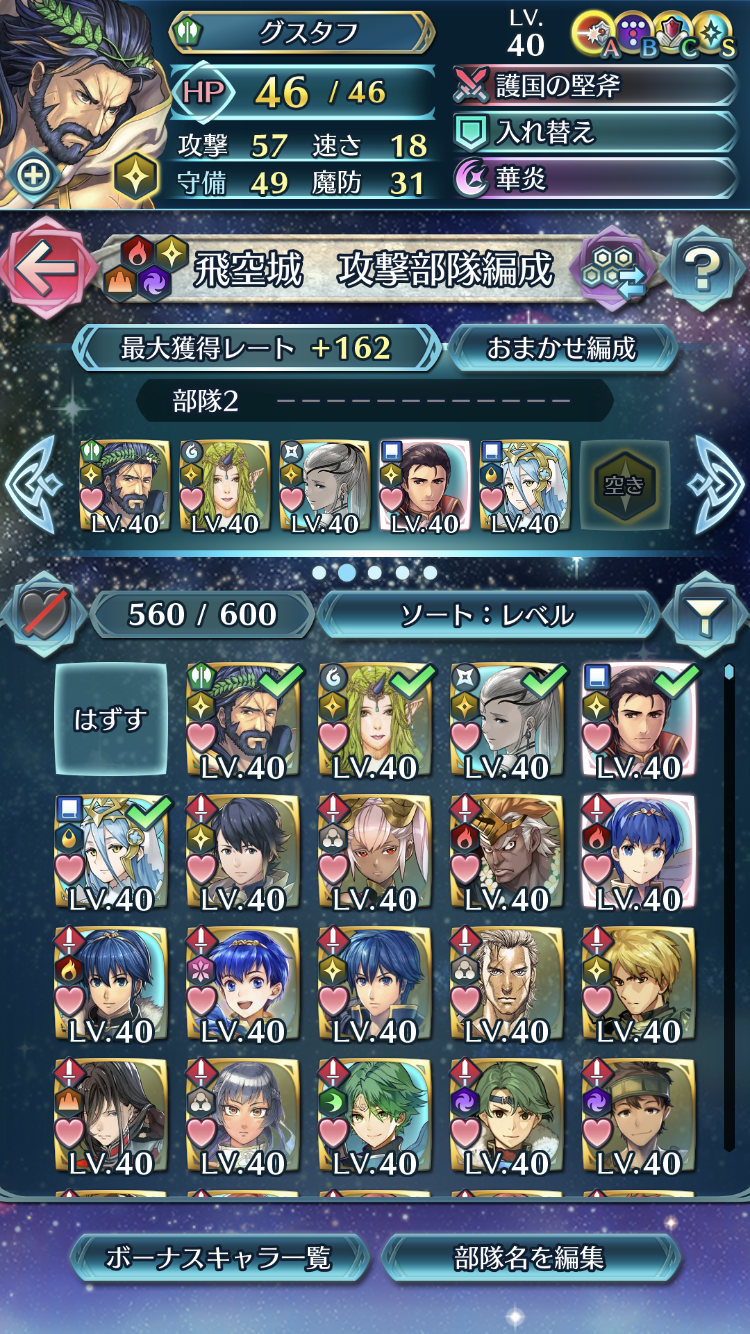Open the help question mark button
This screenshot has height=1334, width=750.
(703, 268)
